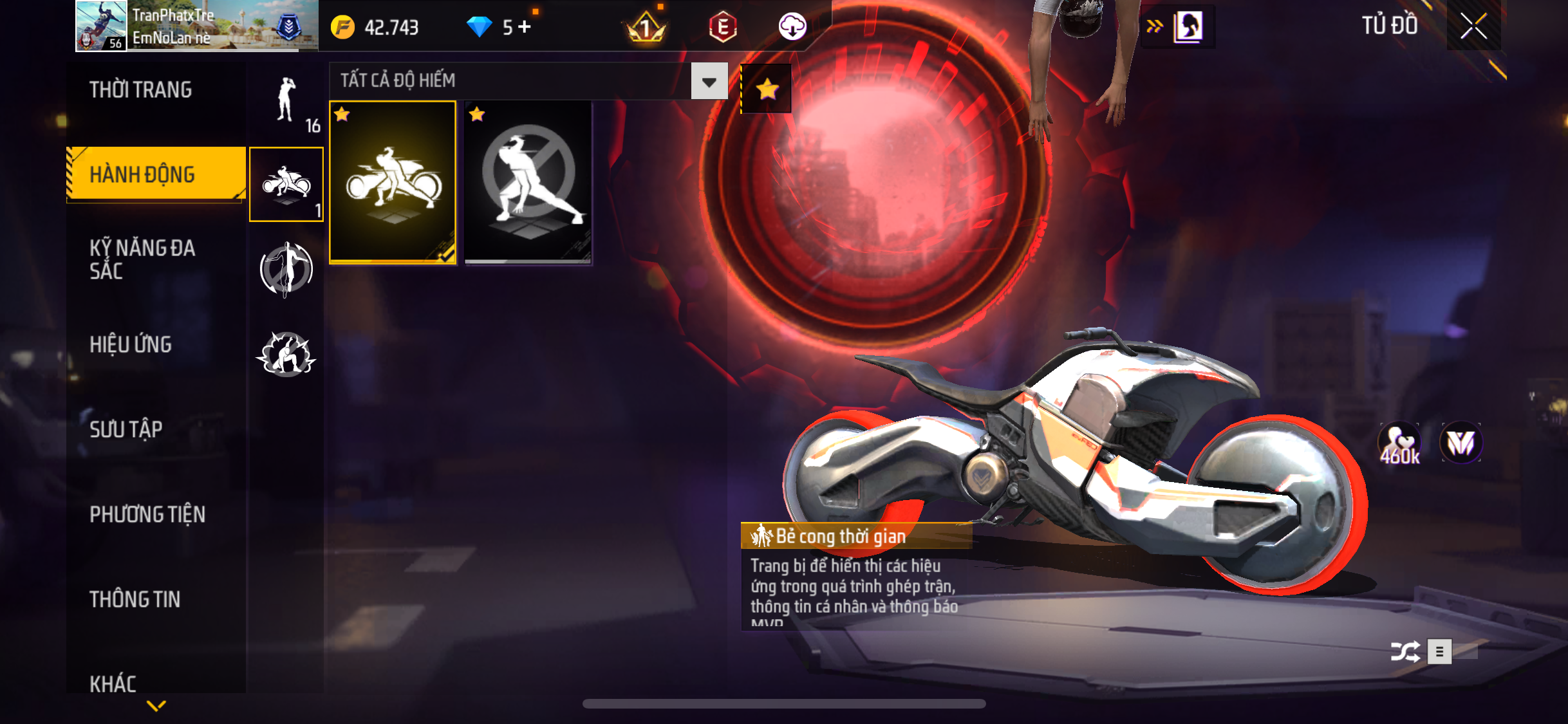Open the Hiệu Ứng category
The height and width of the screenshot is (724, 1568).
131,344
